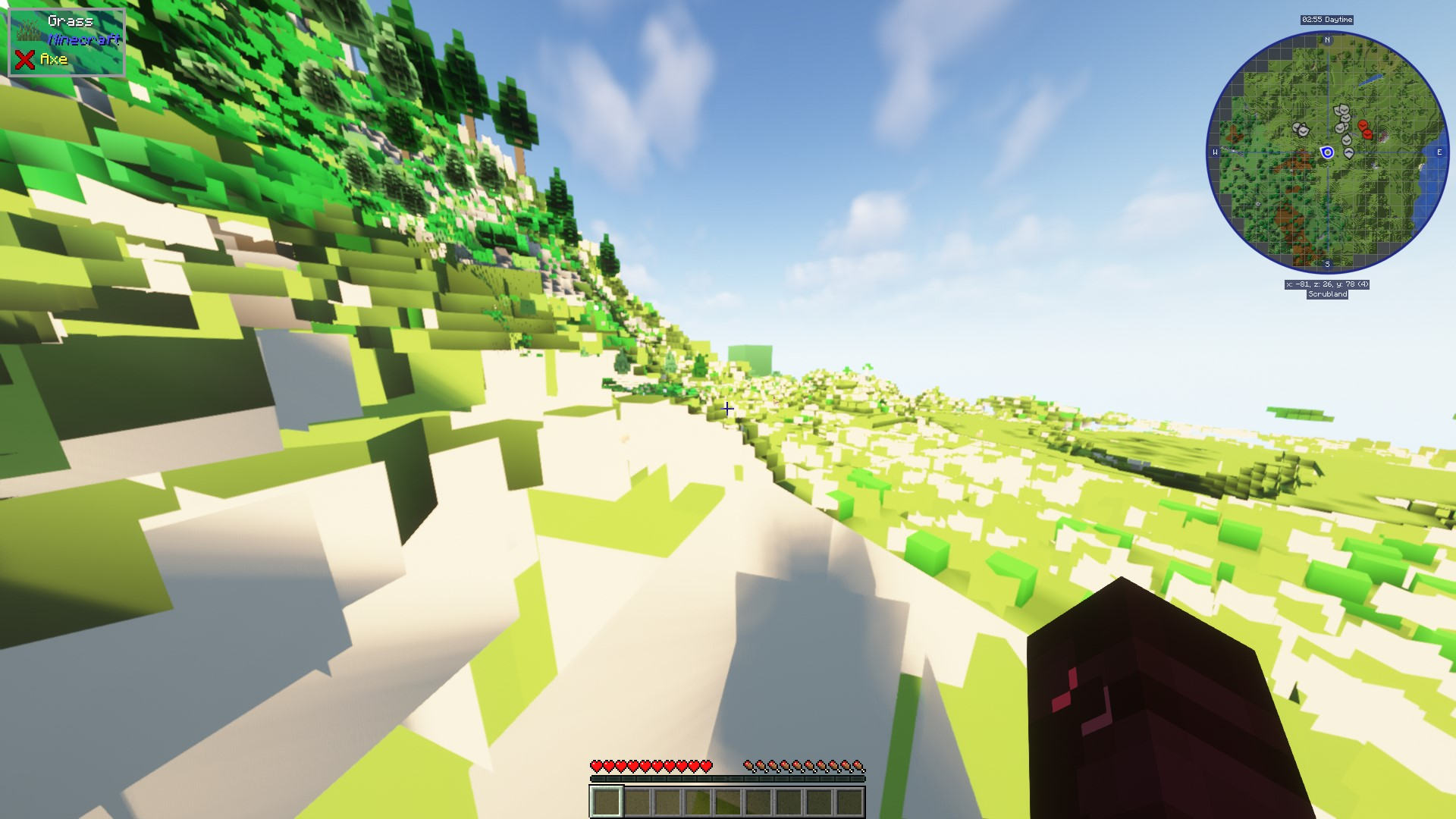Click the coordinates readout below minimap
This screenshot has width=1456, height=819.
(x=1326, y=284)
